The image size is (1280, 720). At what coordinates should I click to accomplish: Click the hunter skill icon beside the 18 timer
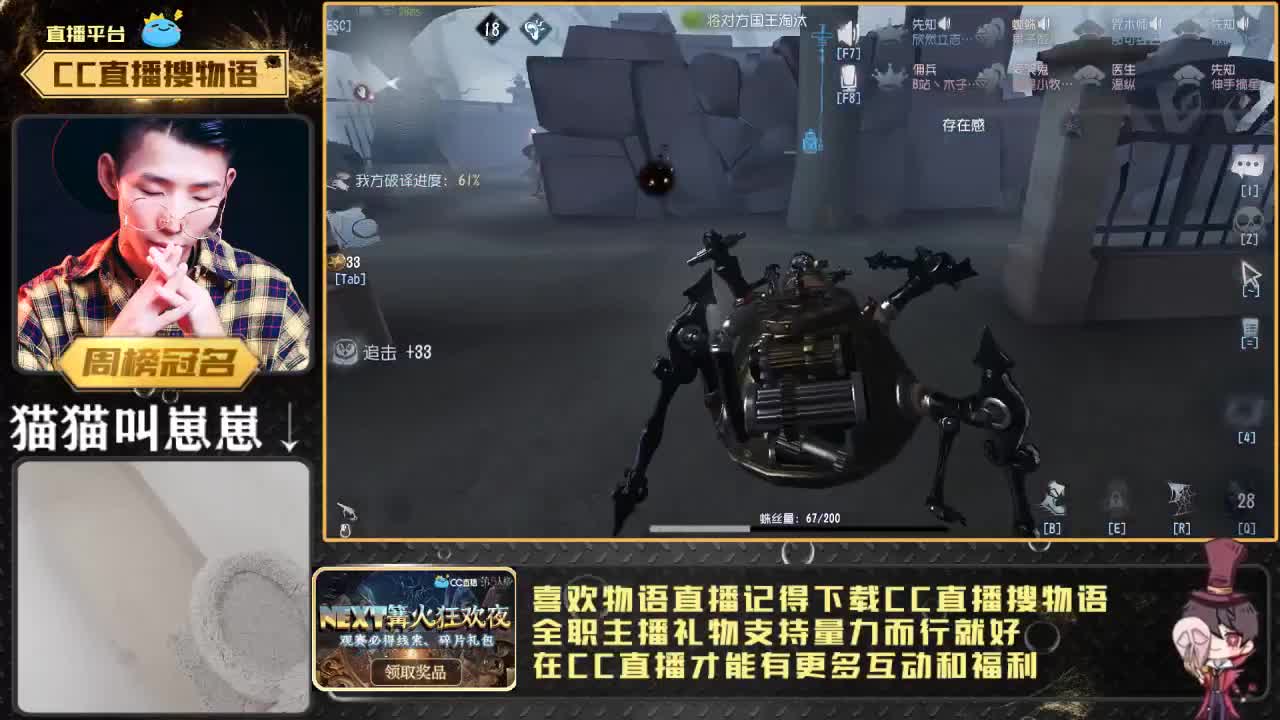click(x=535, y=29)
